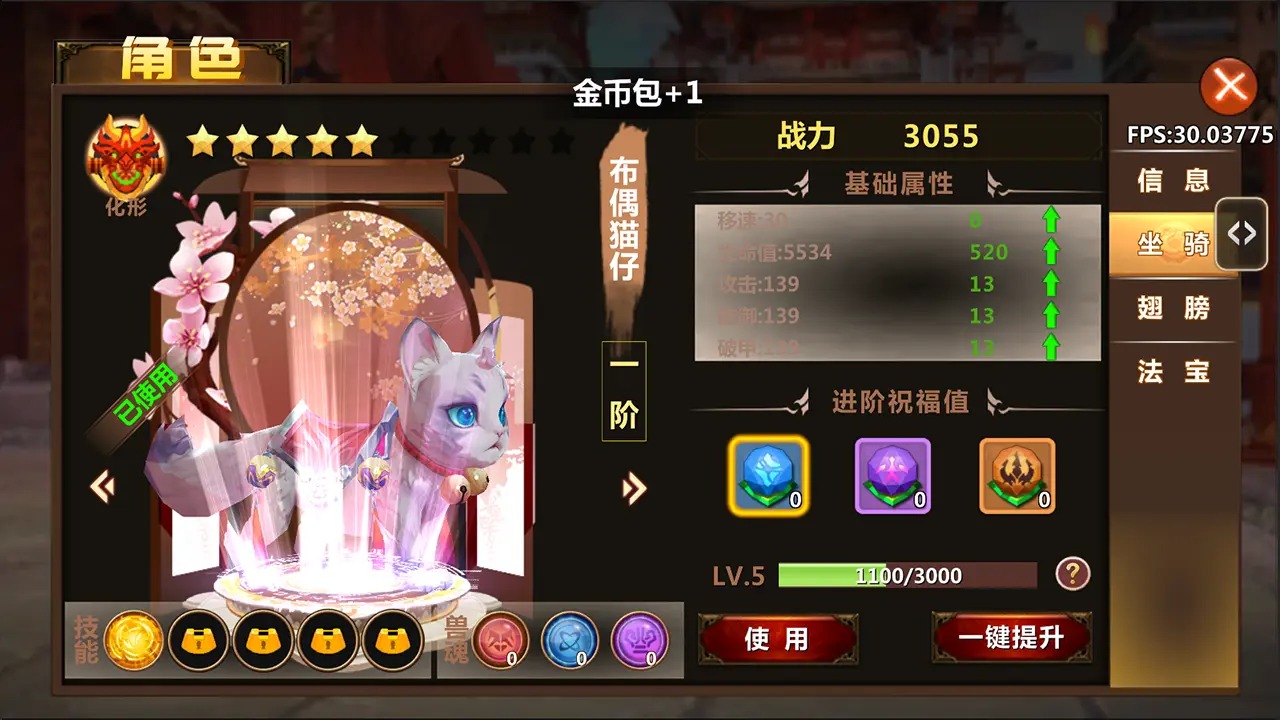1280x720 pixels.
Task: Open the 翅膀 wings tab
Action: 1172,309
